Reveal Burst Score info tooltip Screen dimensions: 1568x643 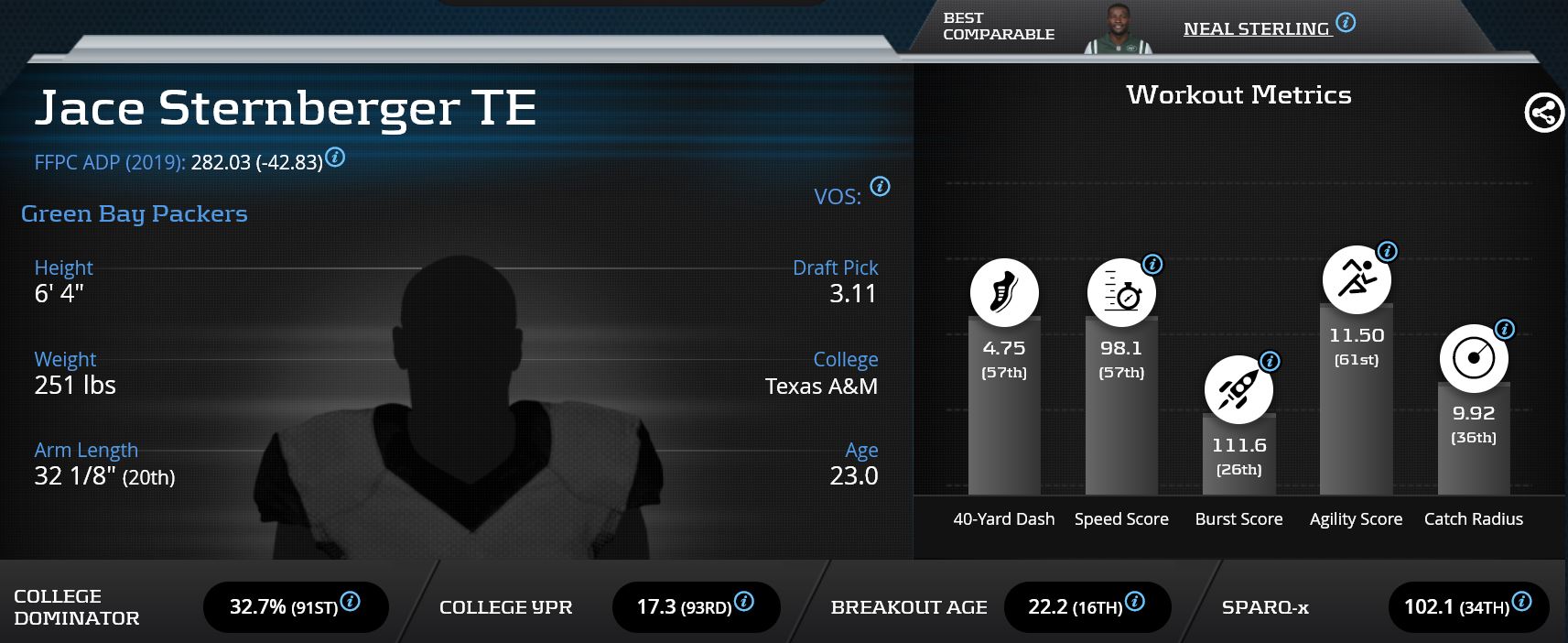tap(1270, 362)
